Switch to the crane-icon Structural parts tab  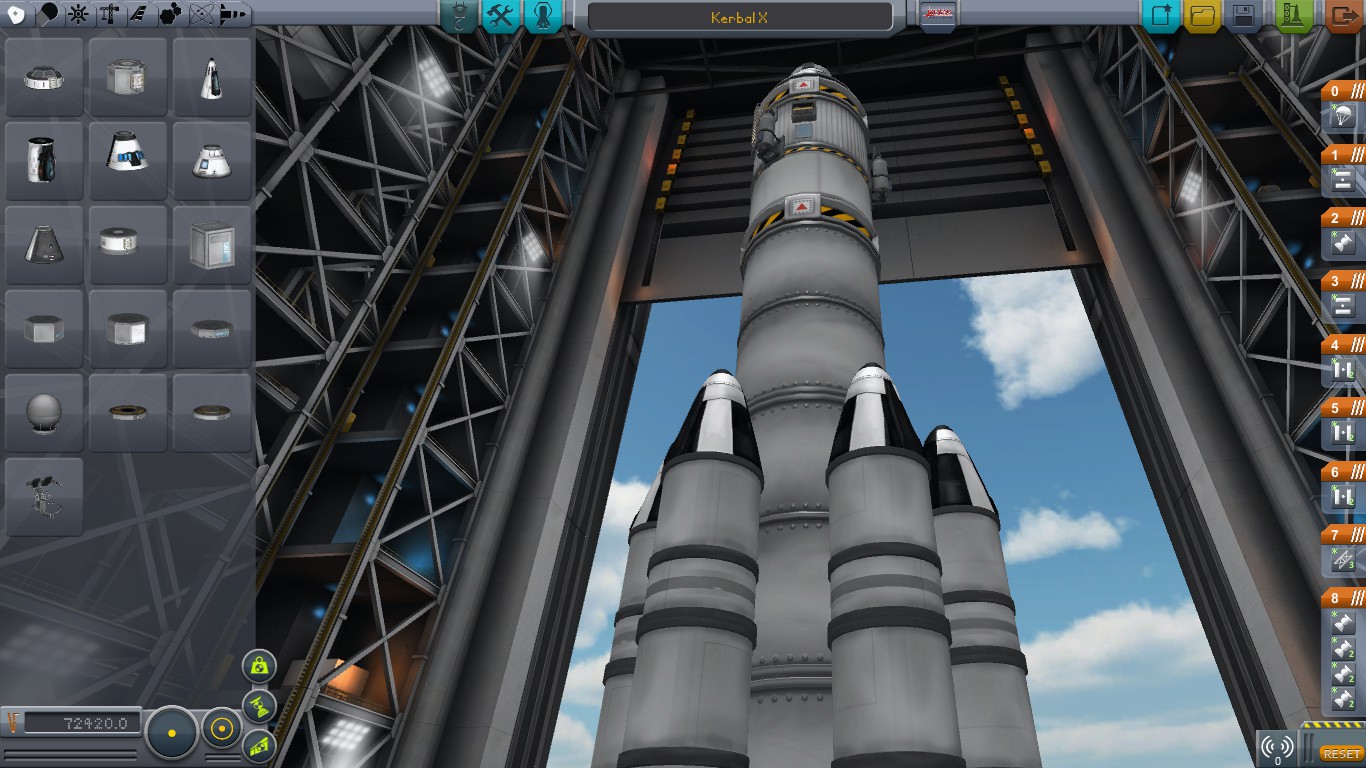click(110, 14)
